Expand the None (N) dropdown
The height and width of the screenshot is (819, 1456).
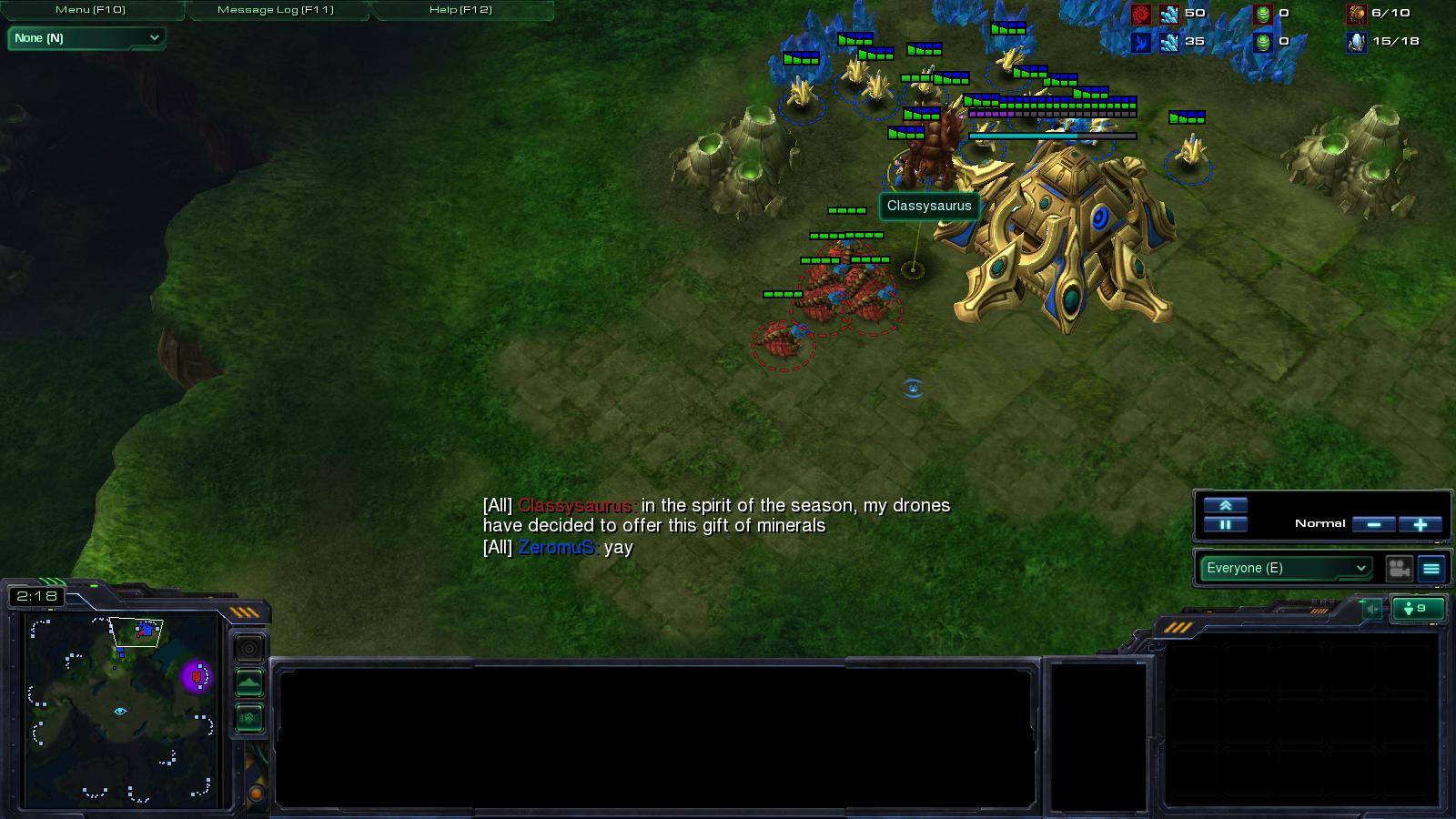pyautogui.click(x=86, y=38)
